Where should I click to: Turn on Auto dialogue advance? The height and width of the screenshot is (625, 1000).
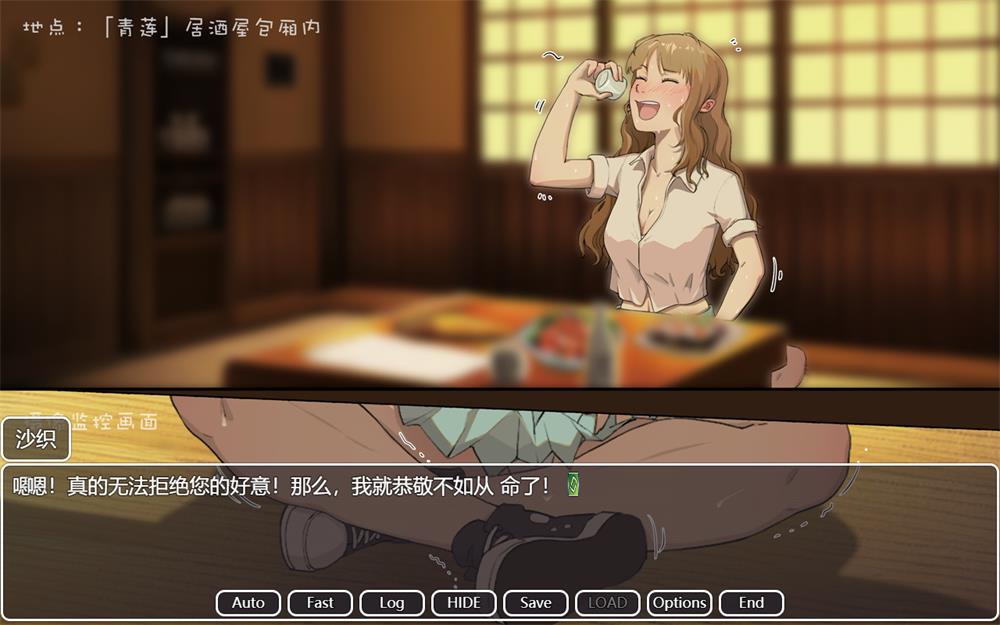tap(248, 603)
